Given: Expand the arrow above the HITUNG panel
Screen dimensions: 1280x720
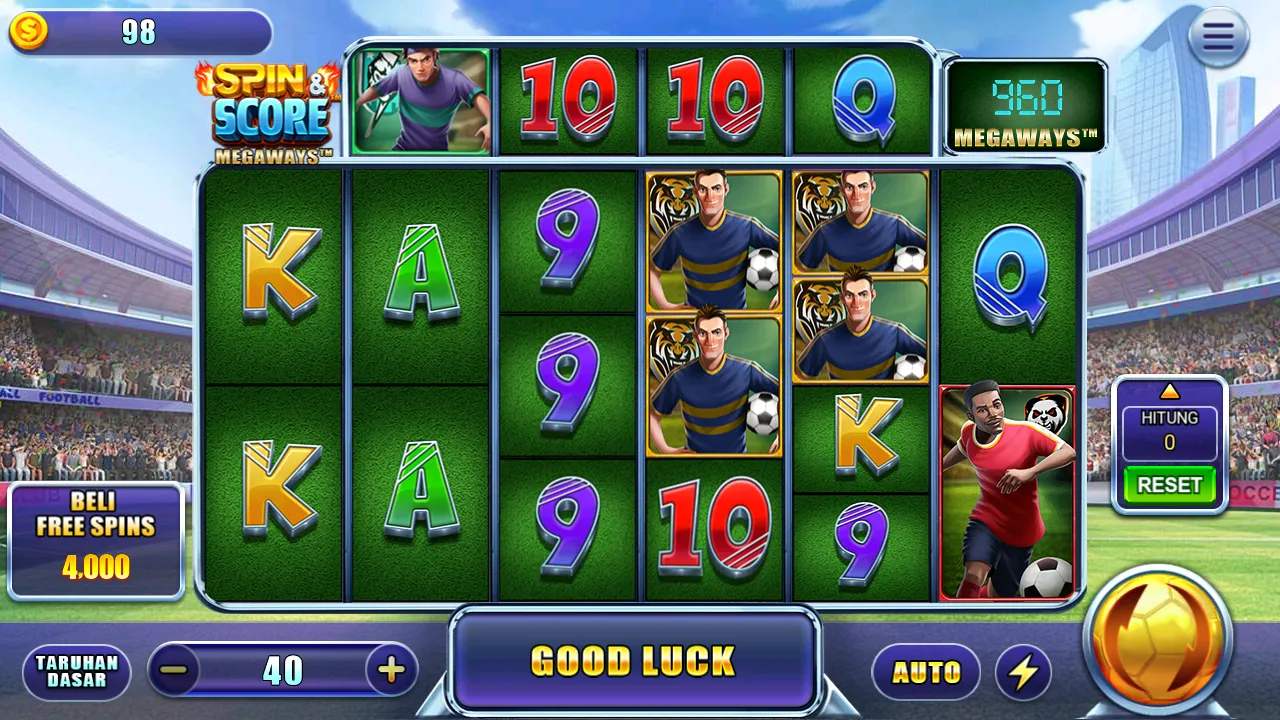Looking at the screenshot, I should tap(1169, 392).
